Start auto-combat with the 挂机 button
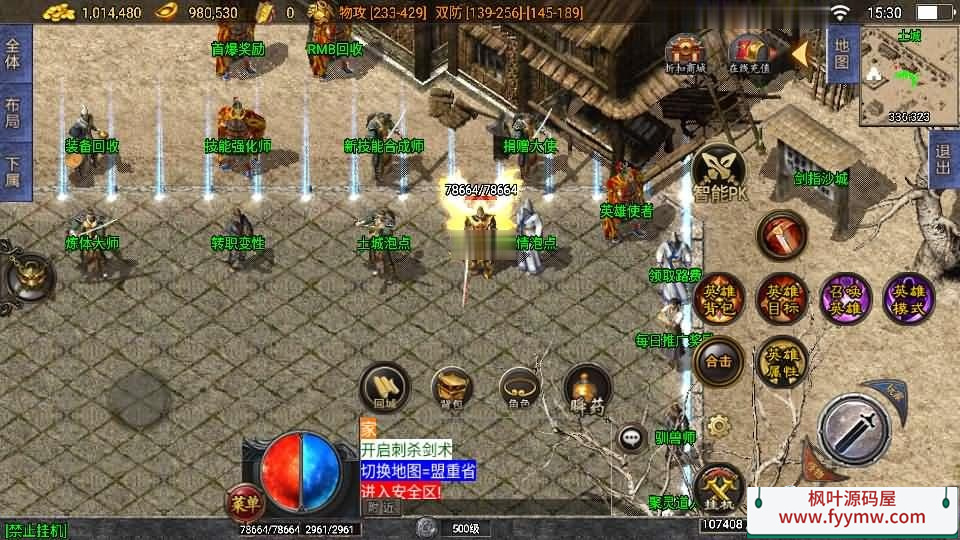 [718, 487]
